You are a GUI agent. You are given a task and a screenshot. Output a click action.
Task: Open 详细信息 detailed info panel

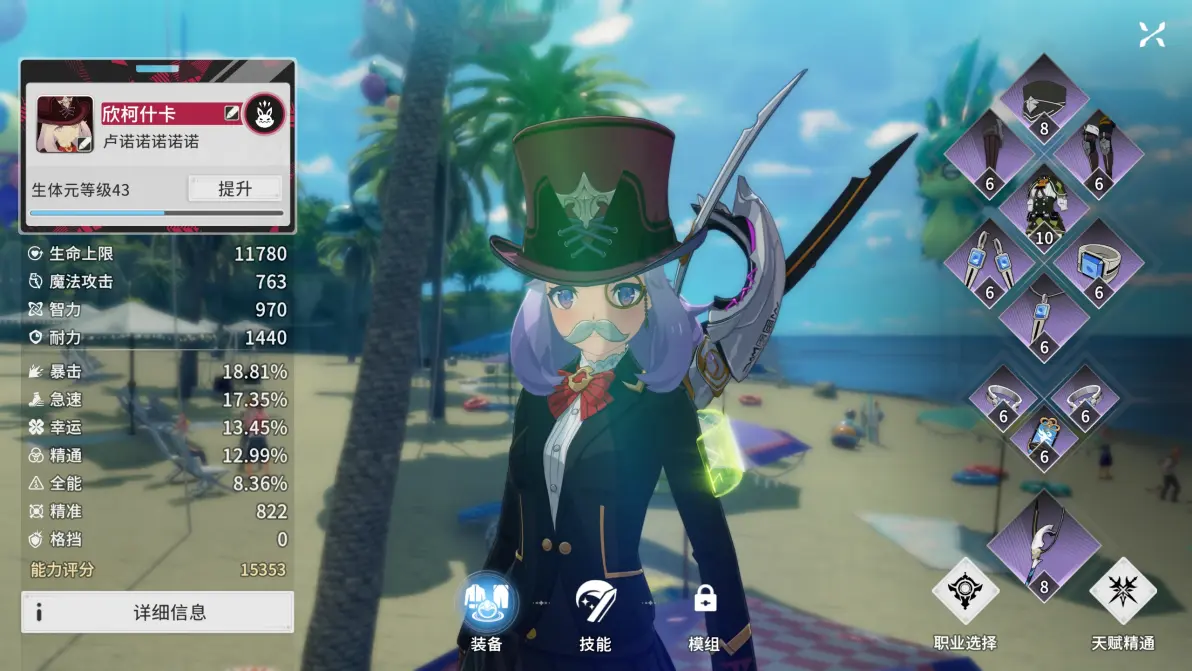coord(158,612)
